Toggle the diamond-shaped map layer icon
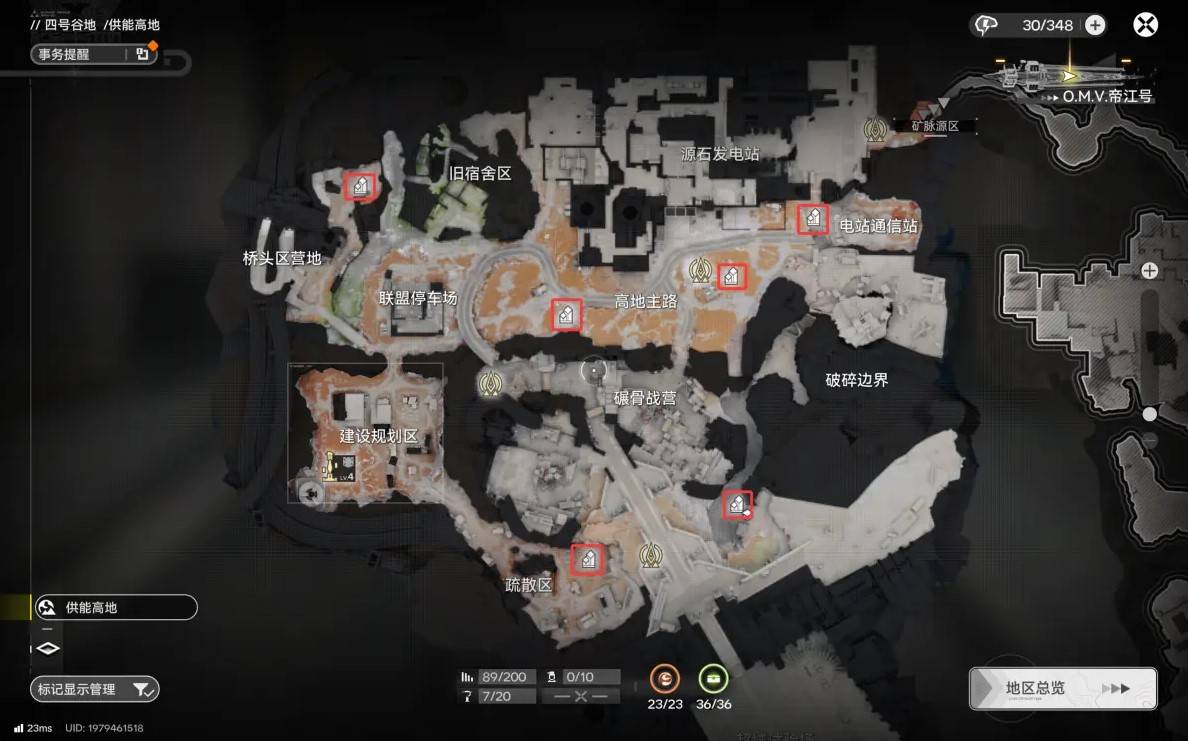 click(48, 648)
